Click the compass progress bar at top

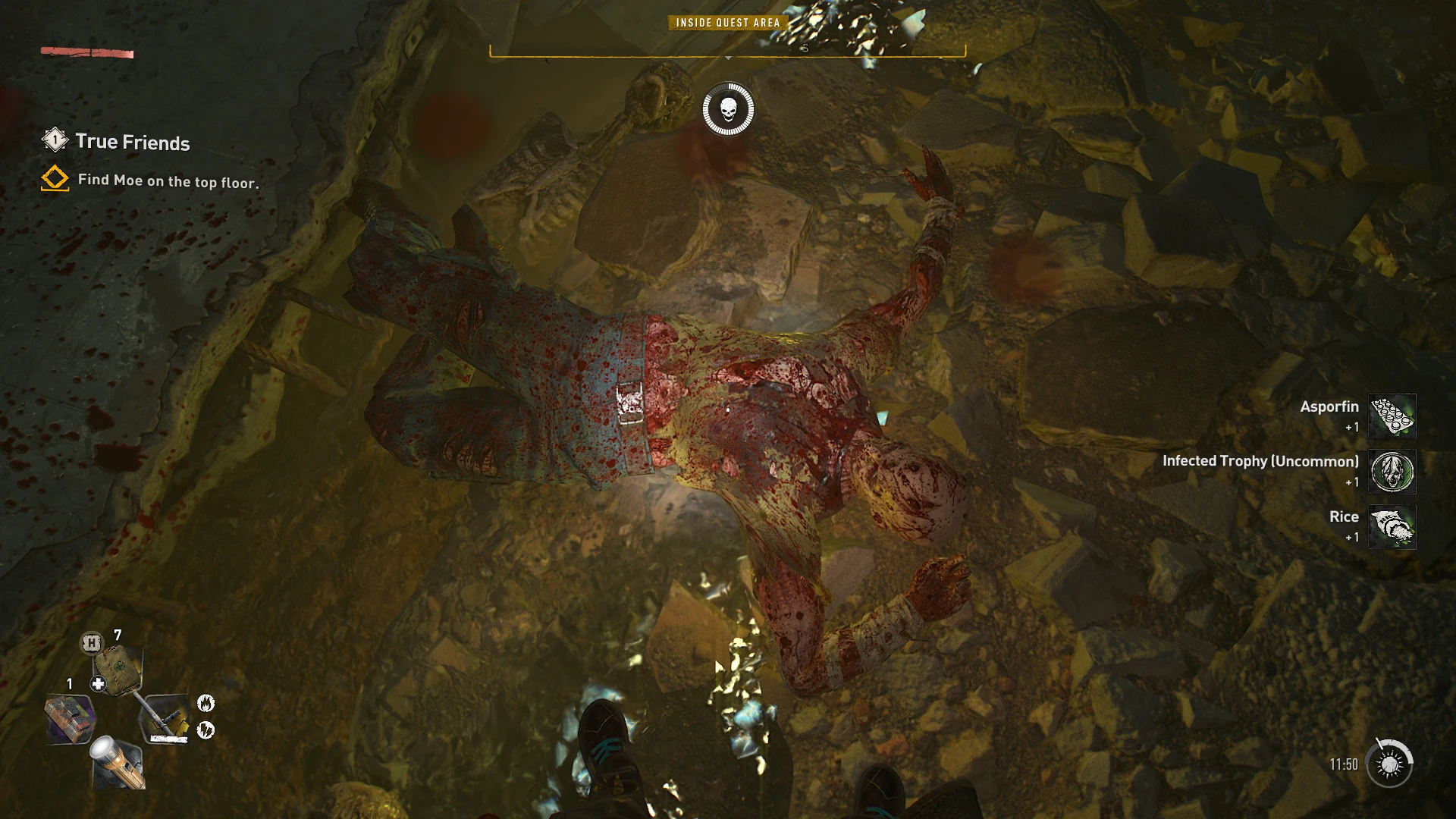(x=728, y=54)
